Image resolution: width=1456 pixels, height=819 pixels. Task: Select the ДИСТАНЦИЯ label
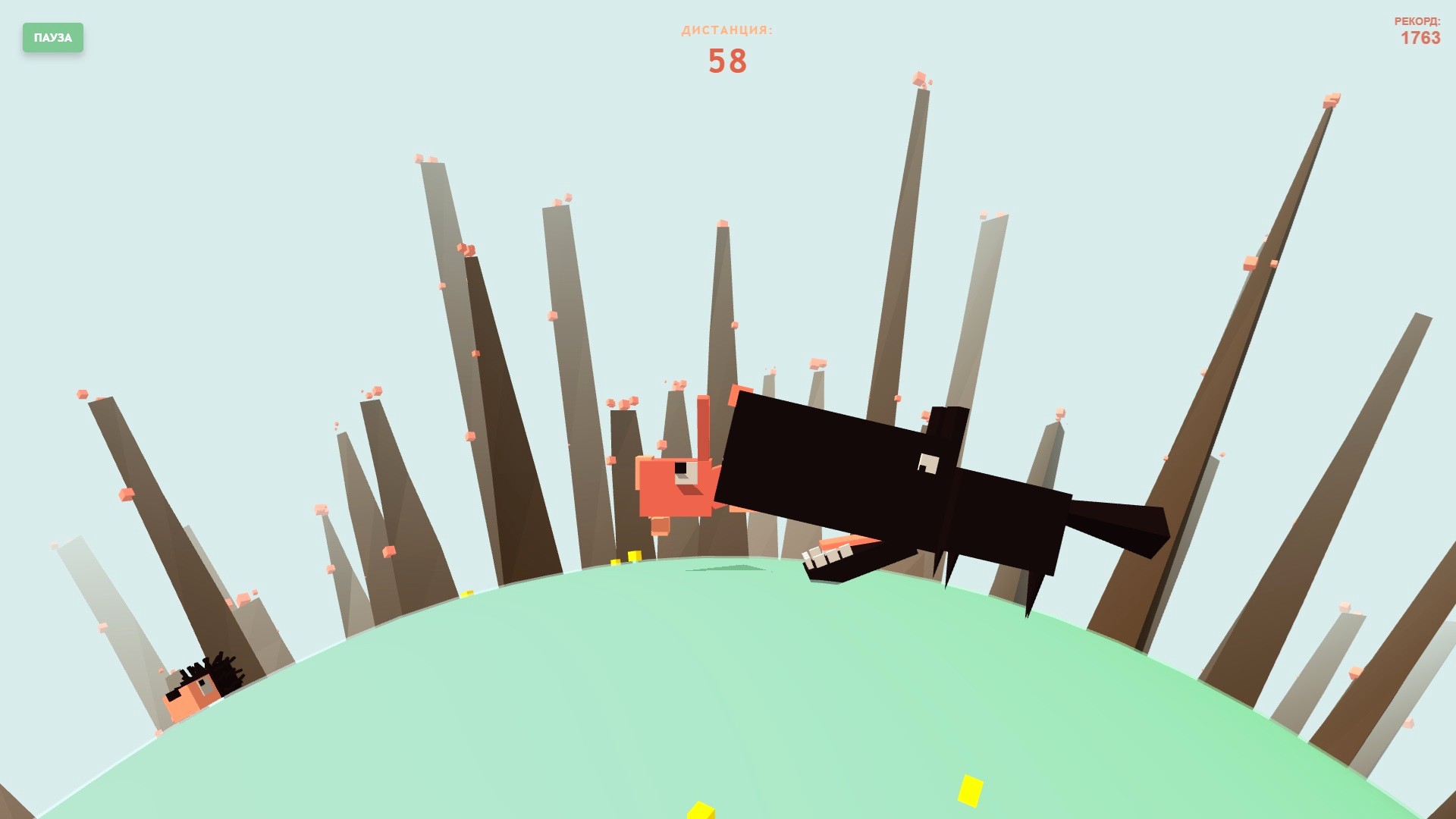pyautogui.click(x=726, y=31)
